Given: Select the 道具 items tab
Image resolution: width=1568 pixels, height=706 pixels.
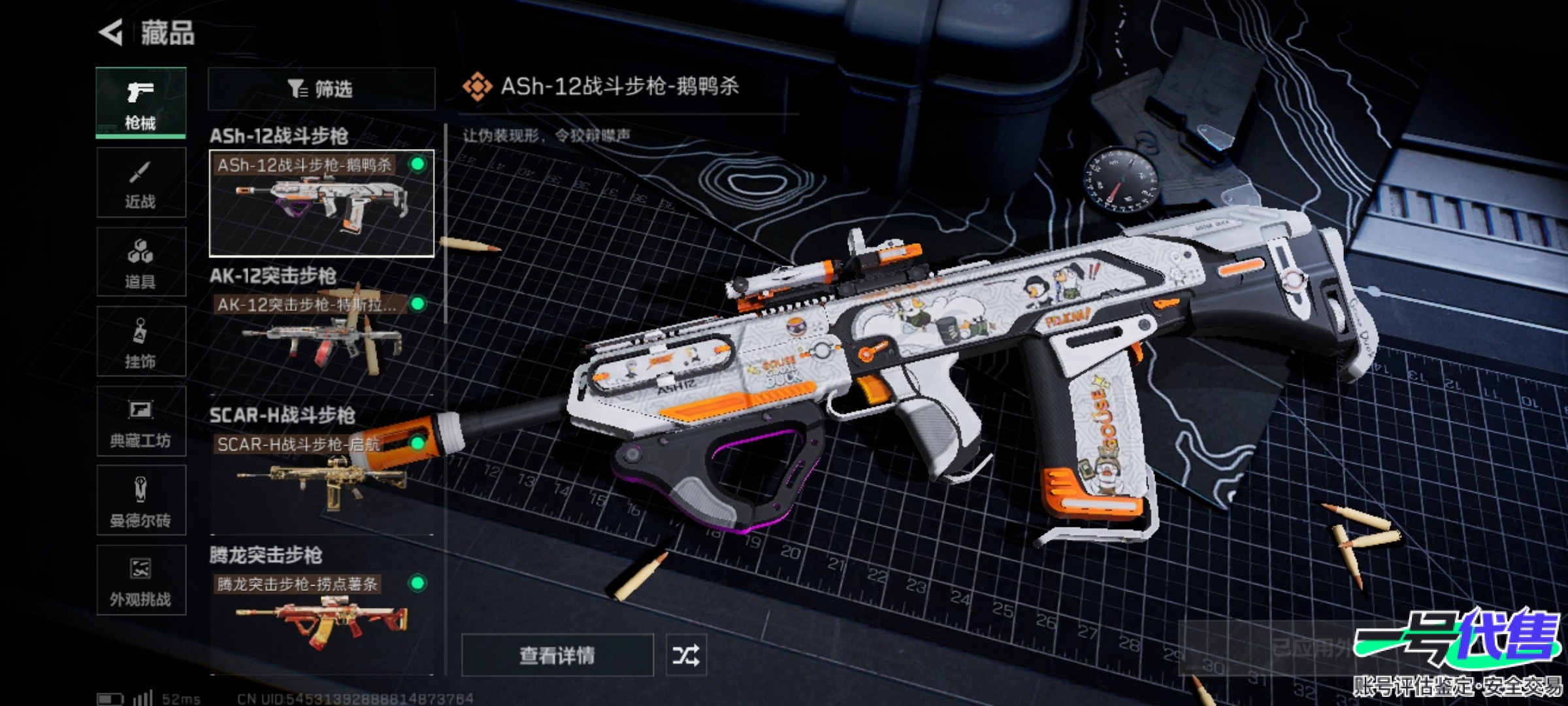Looking at the screenshot, I should pos(140,263).
